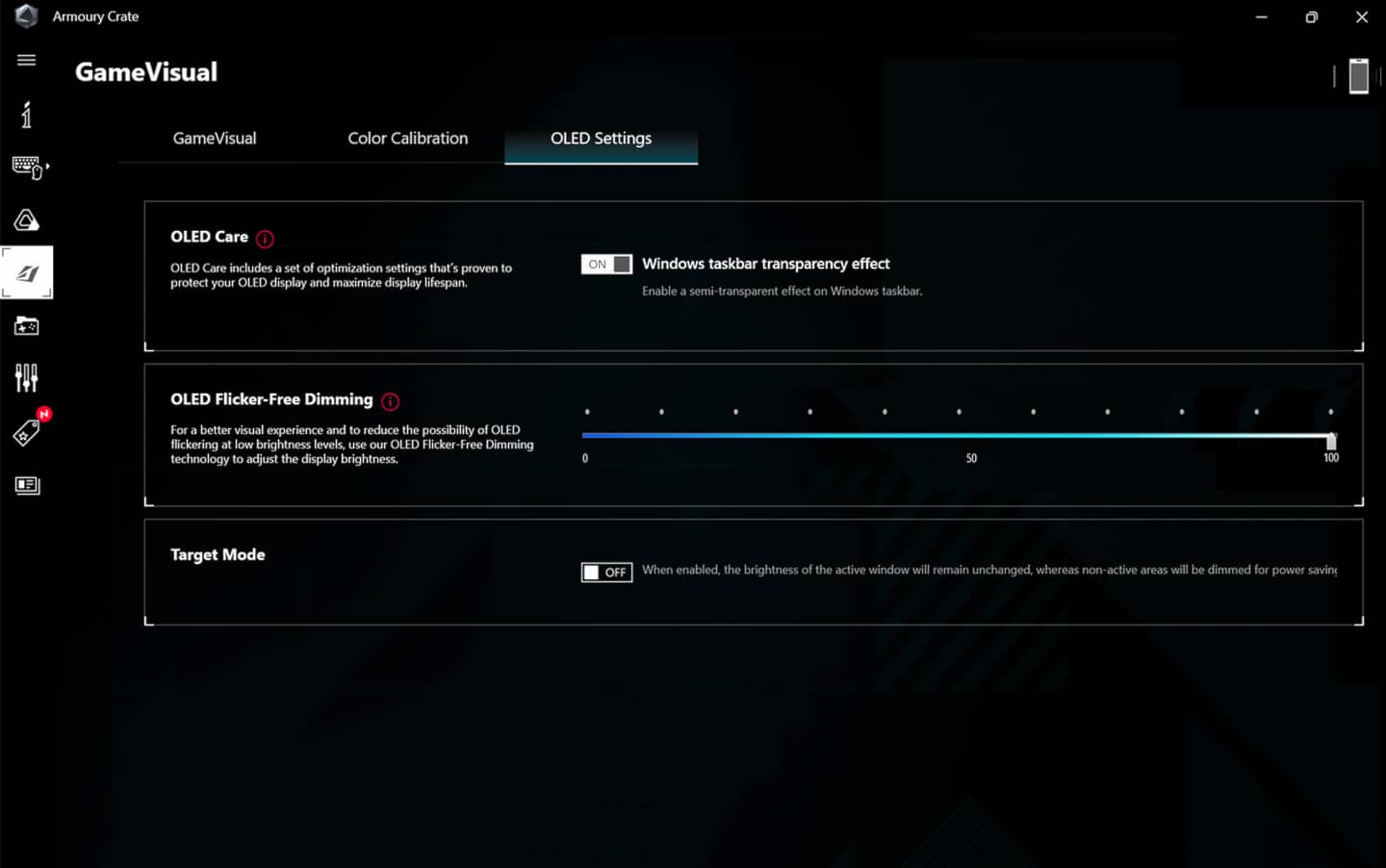Select the GameVisual sidebar icon

coord(27,271)
